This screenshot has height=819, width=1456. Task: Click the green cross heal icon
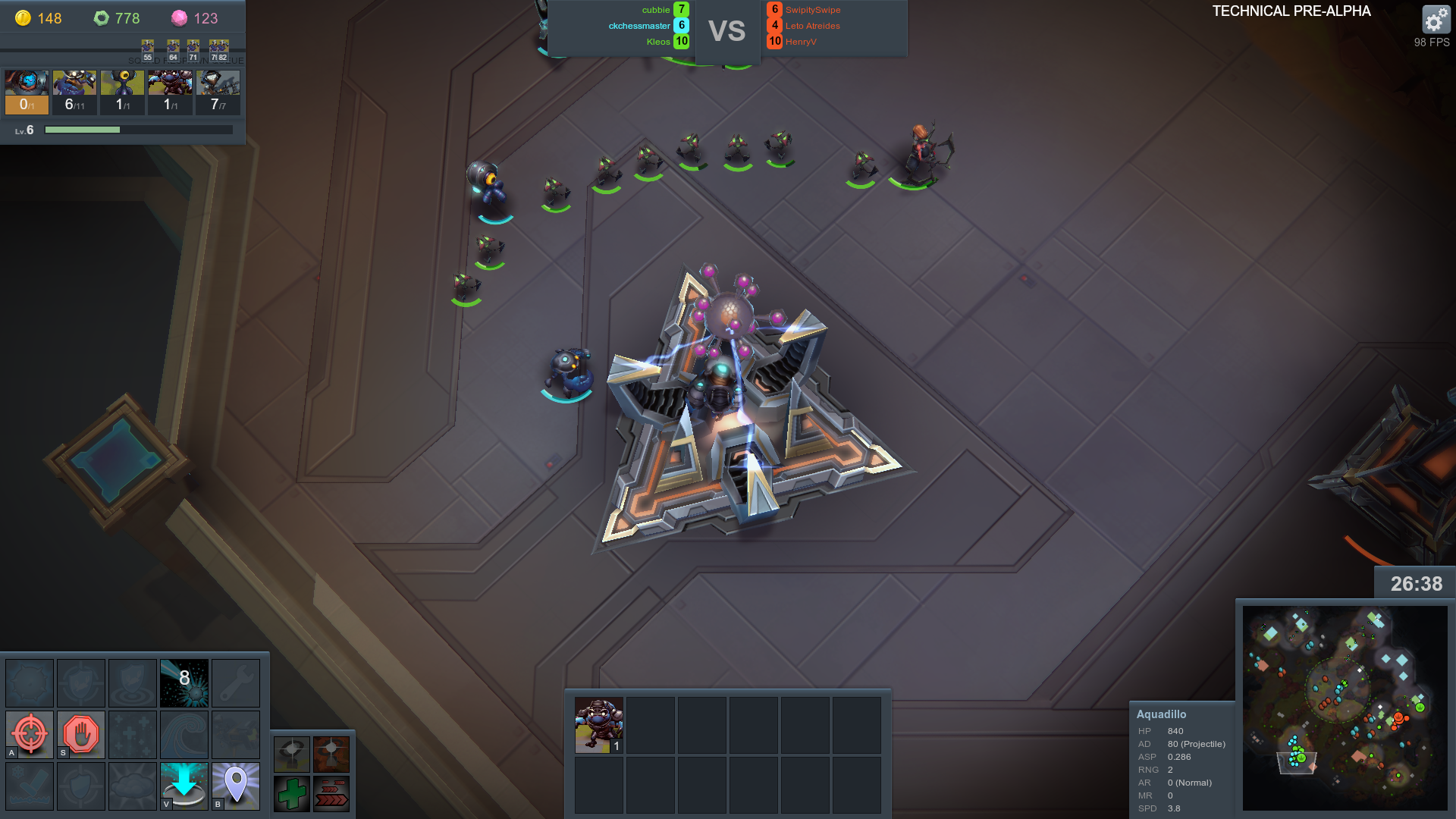click(292, 794)
